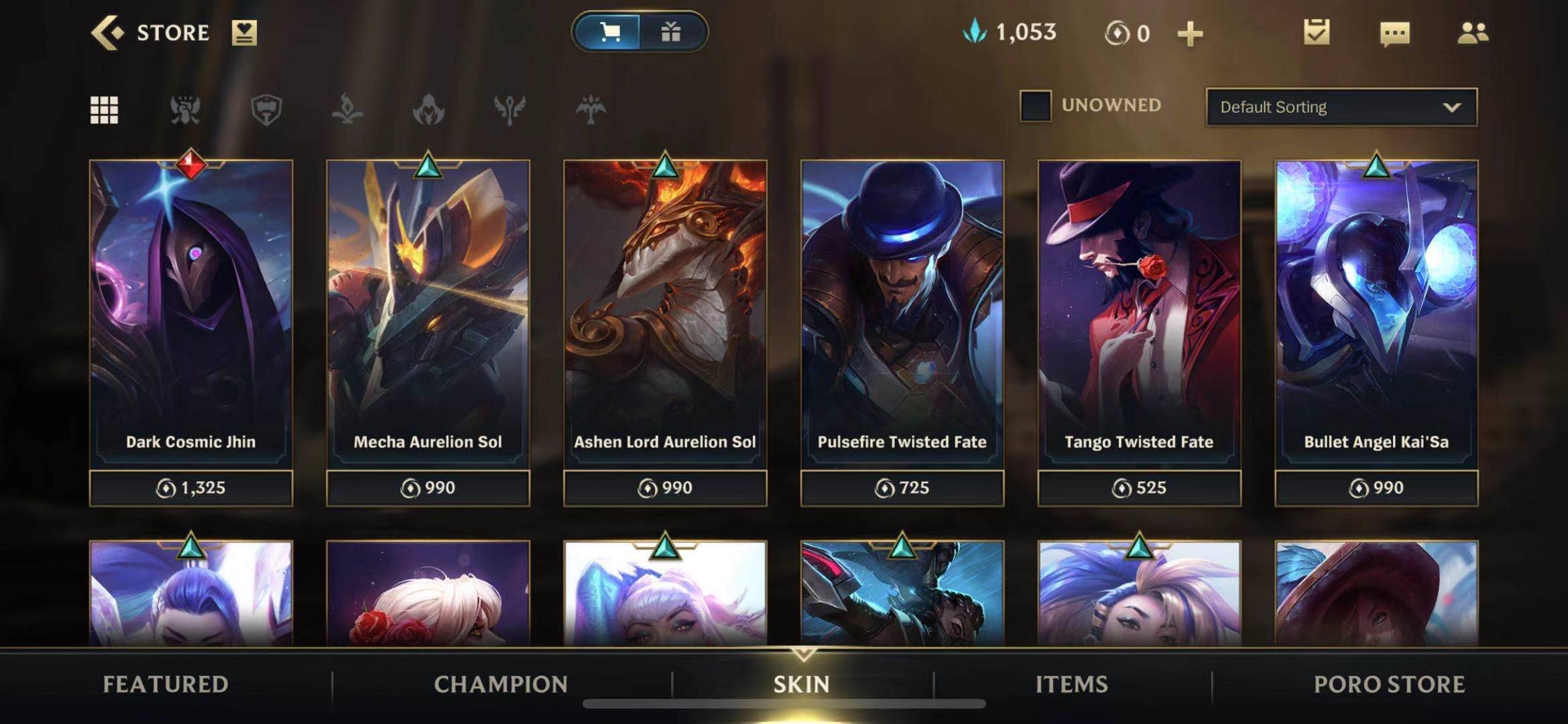Switch to the gift tab toggle

pyautogui.click(x=671, y=32)
